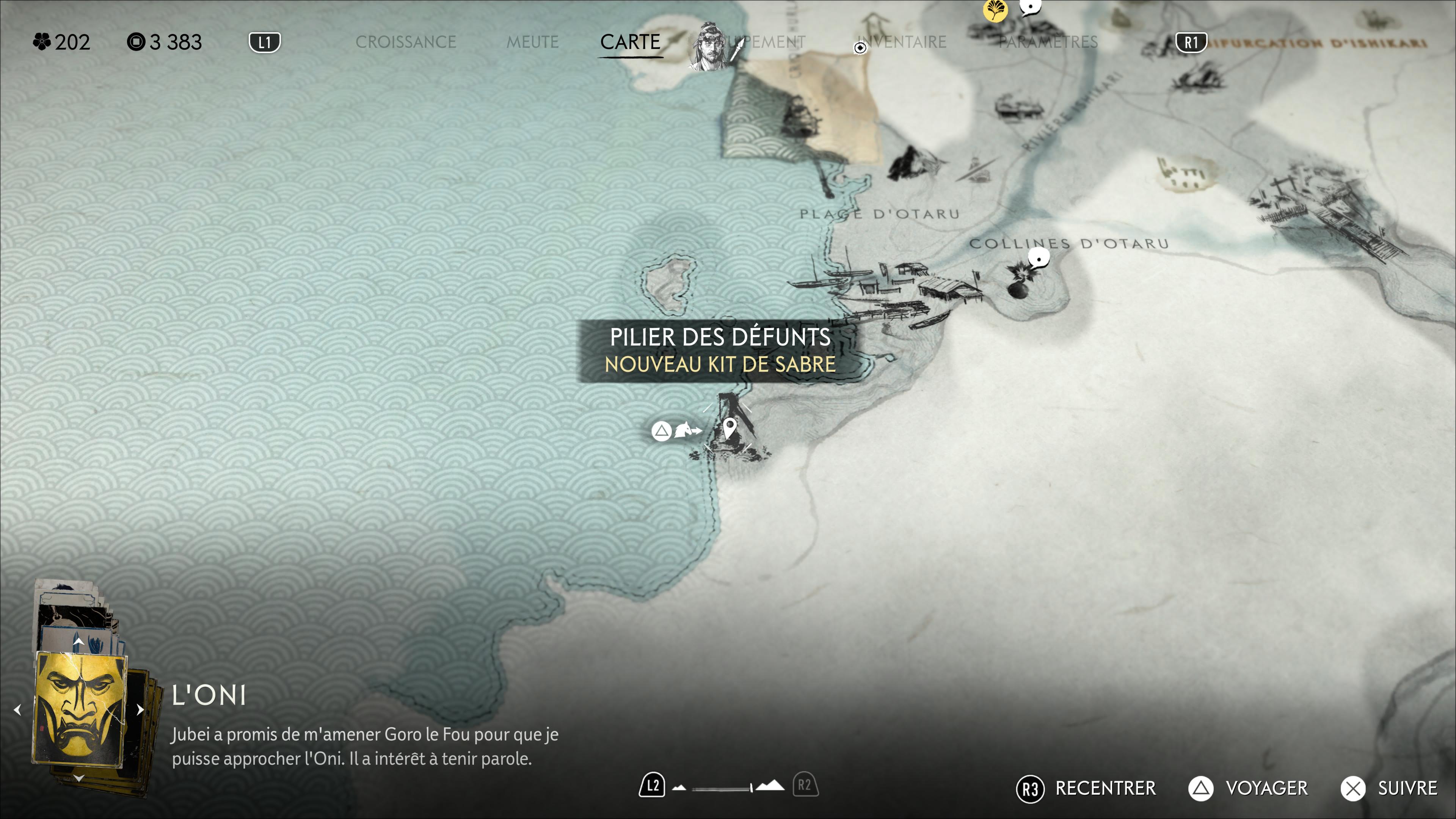Open the Meute tab
The image size is (1456, 819).
pyautogui.click(x=532, y=42)
